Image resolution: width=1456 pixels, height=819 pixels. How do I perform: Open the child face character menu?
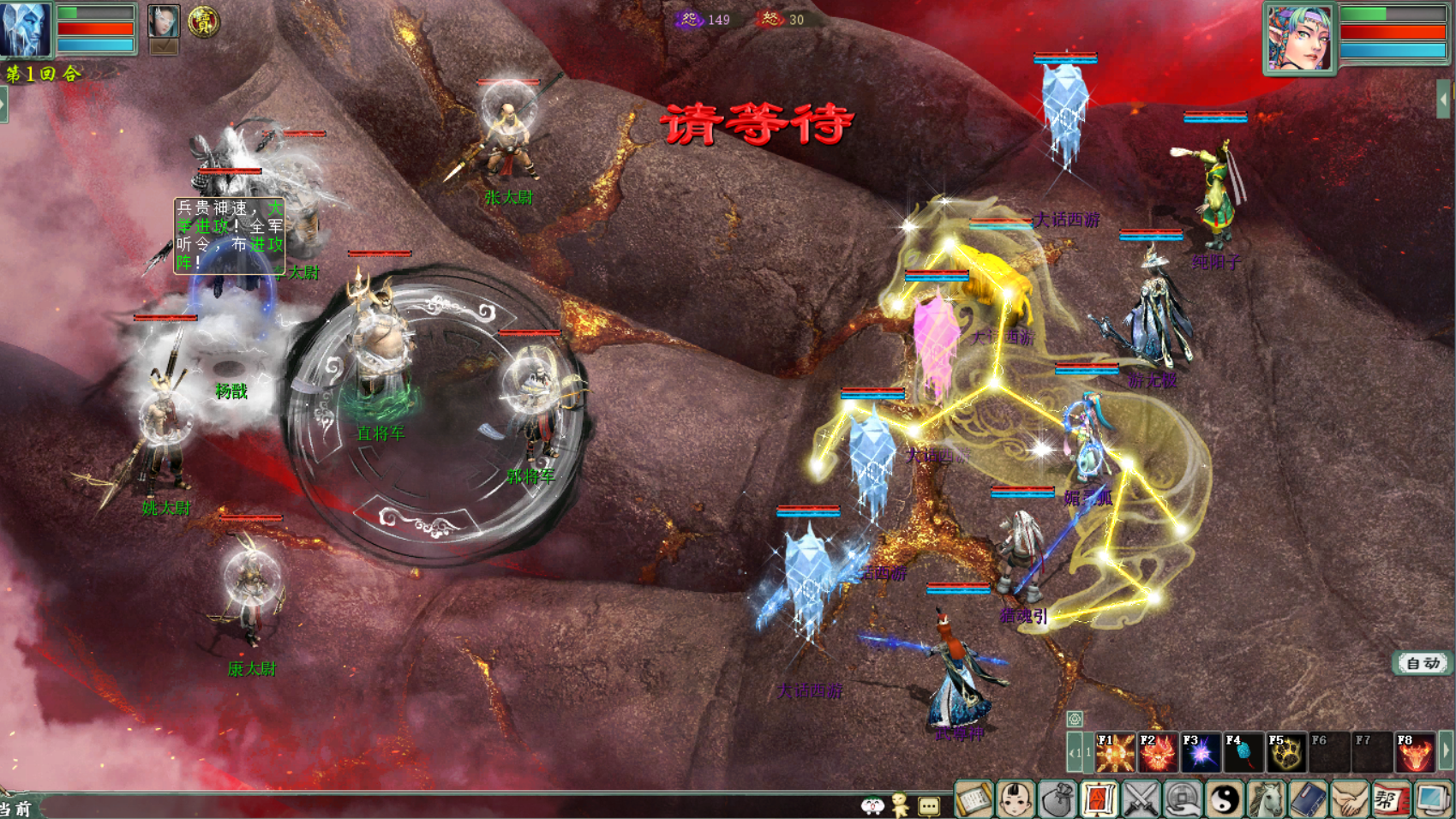point(1016,800)
